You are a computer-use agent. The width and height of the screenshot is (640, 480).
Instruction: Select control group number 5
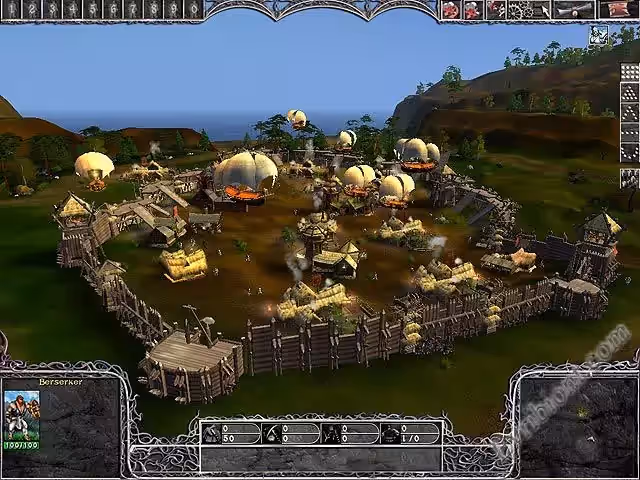92,9
